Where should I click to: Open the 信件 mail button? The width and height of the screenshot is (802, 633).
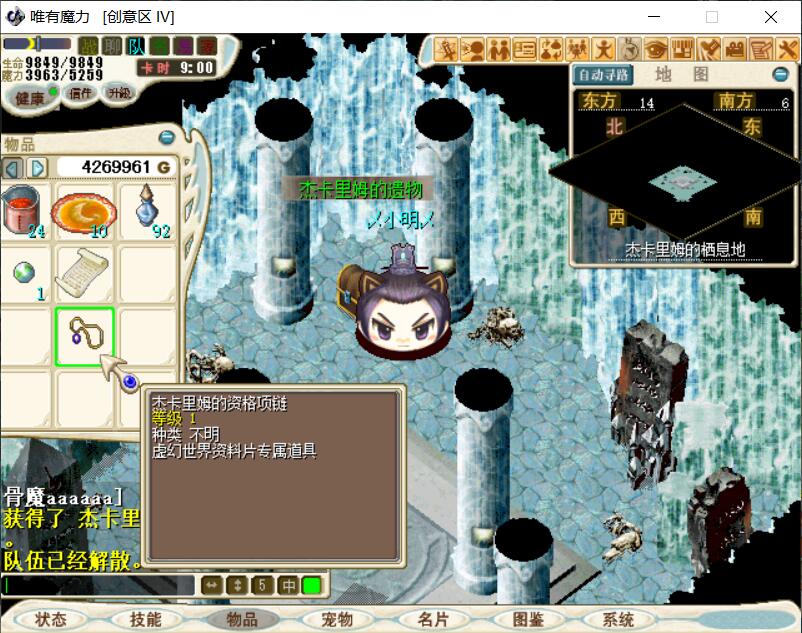tap(80, 93)
